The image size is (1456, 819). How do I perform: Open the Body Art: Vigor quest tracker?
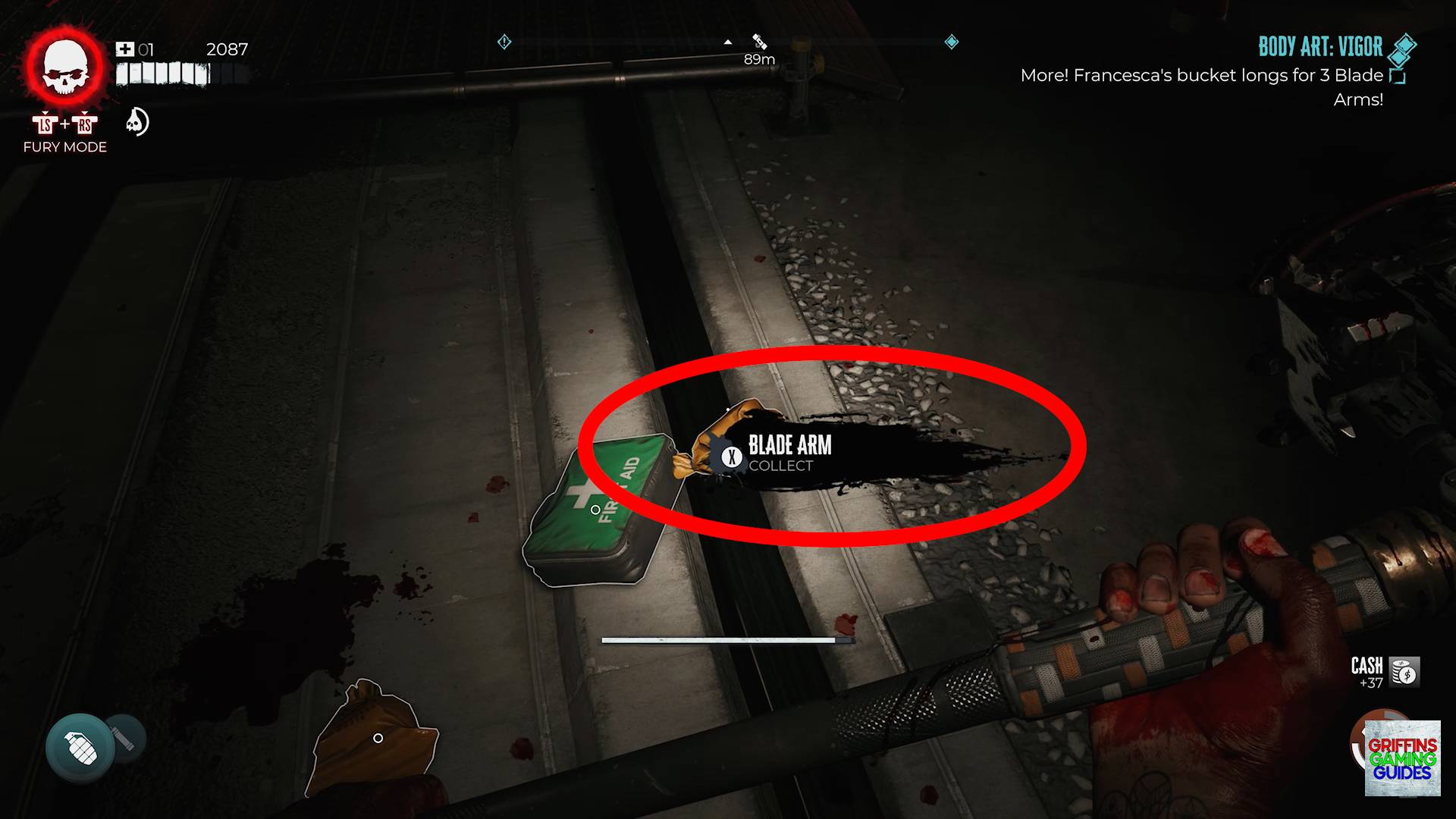[x=1319, y=48]
